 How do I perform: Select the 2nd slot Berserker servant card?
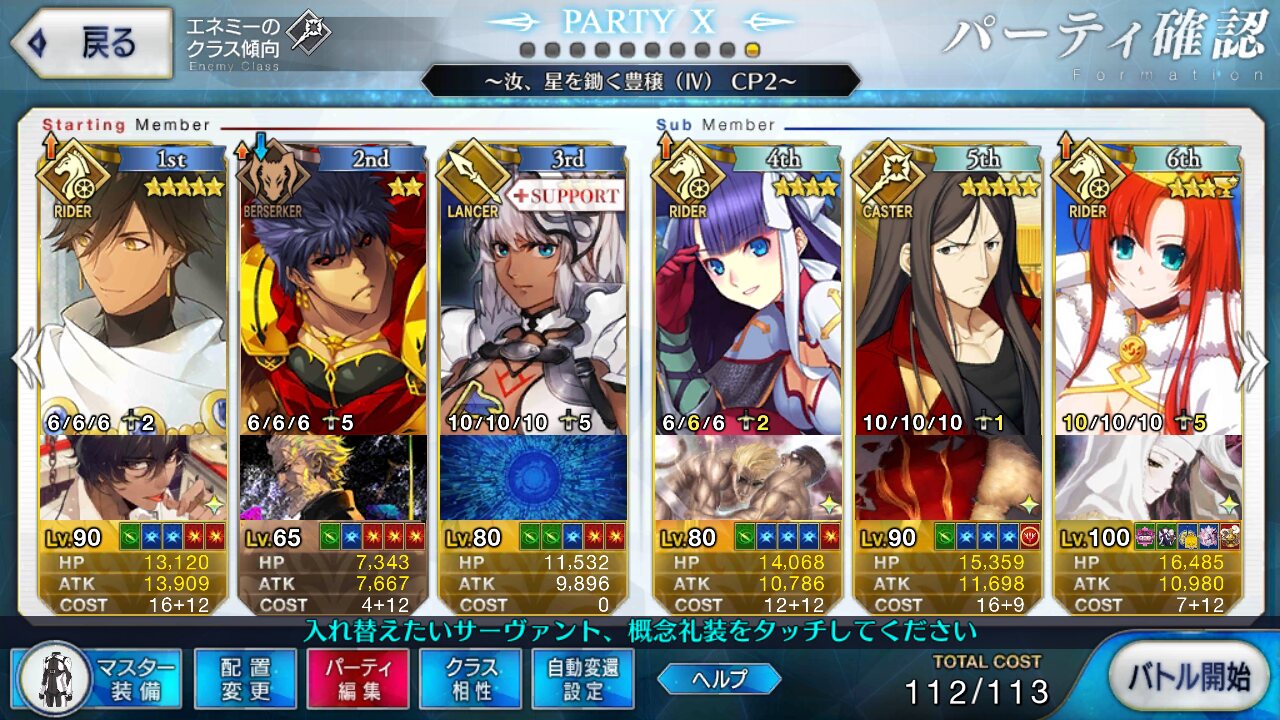(333, 300)
